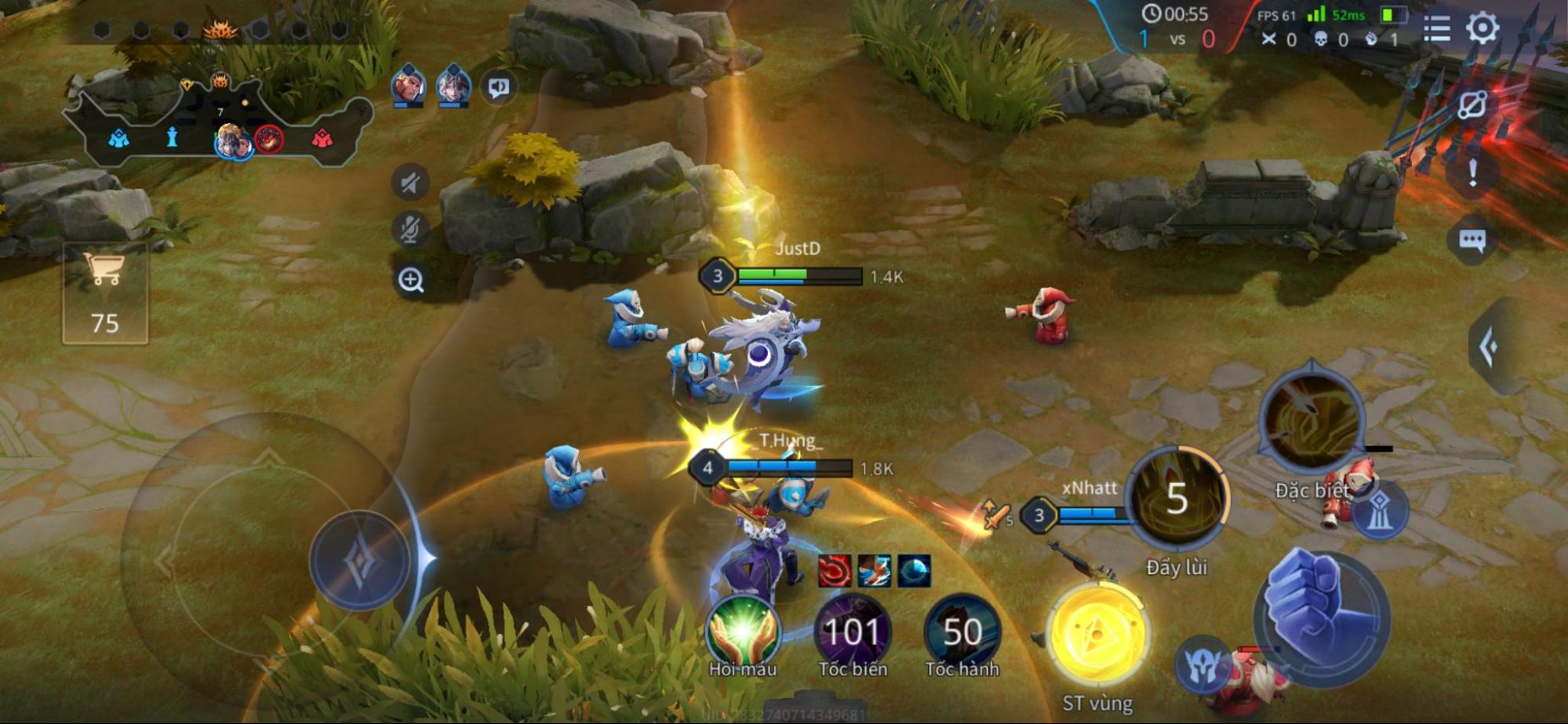Use the Hồi máu heal skill
Screen dimensions: 1568x724
point(742,631)
